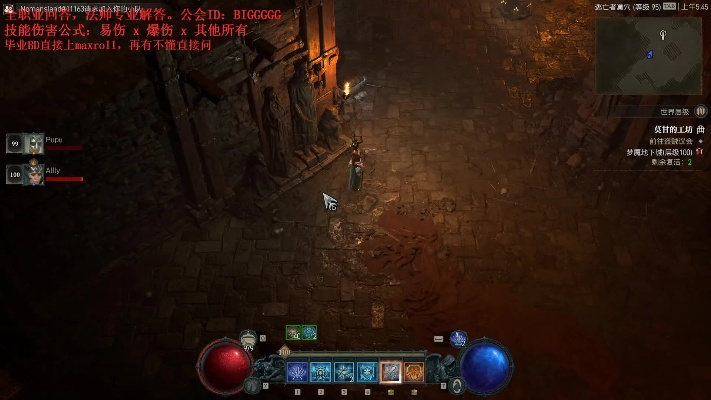The width and height of the screenshot is (711, 400).
Task: Use the orange sixth skill slot
Action: [x=414, y=372]
